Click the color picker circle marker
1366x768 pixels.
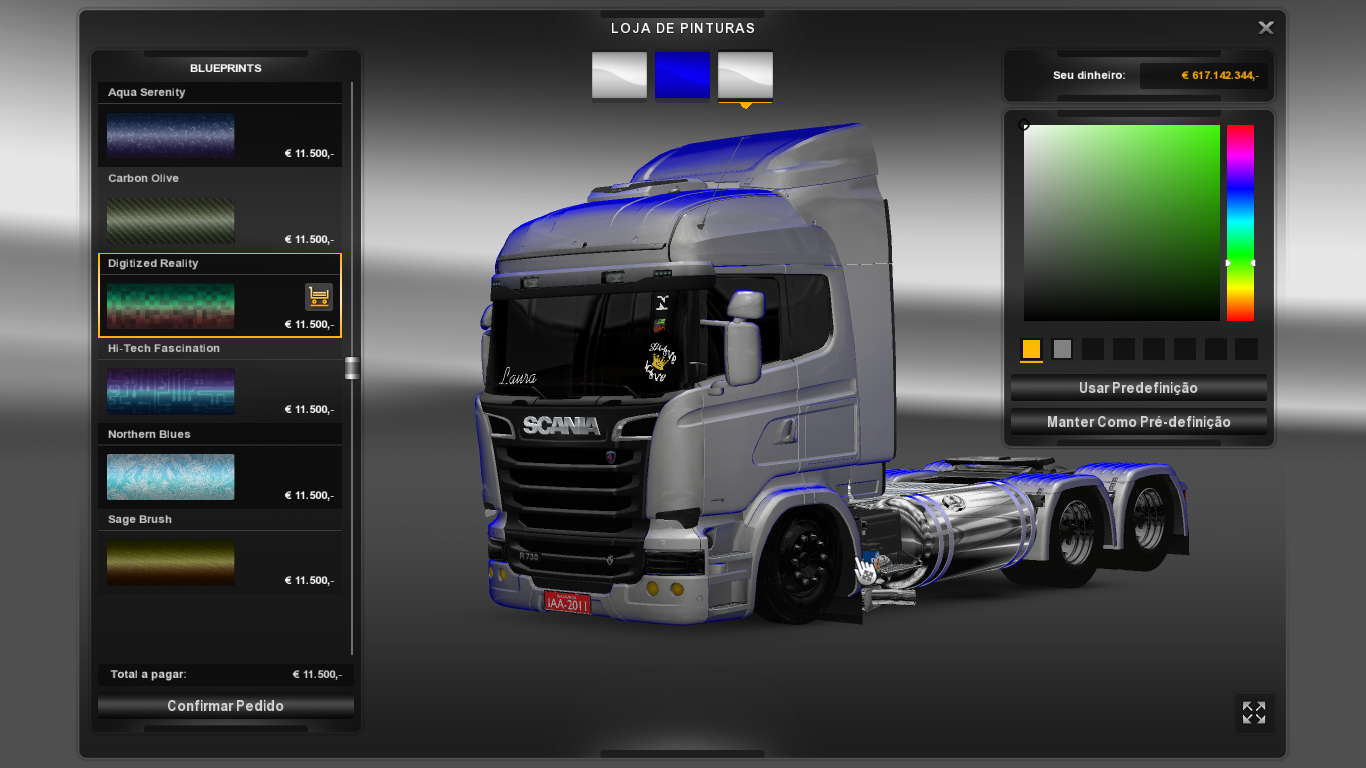click(x=1024, y=124)
